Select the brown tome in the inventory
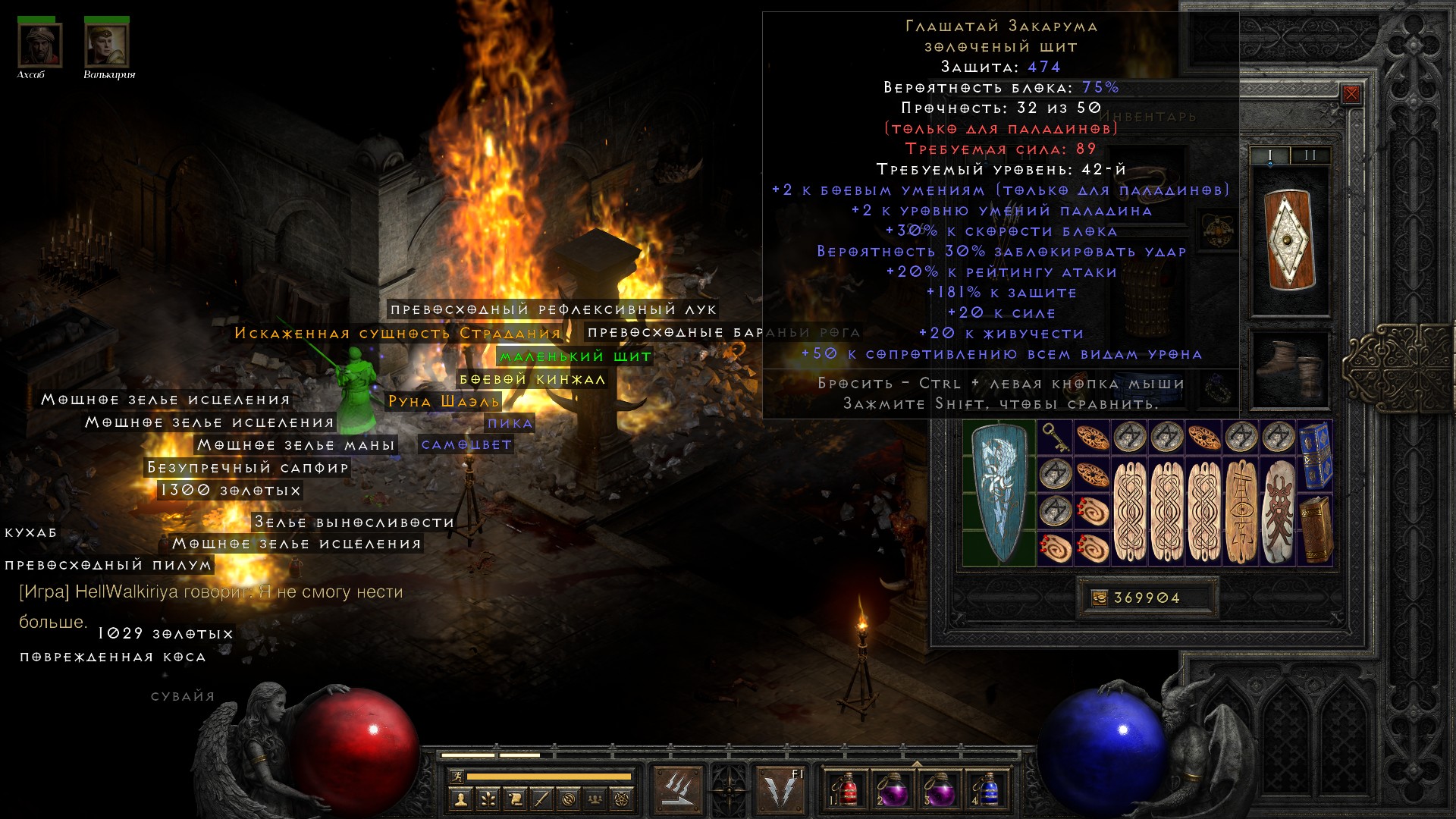 pyautogui.click(x=1316, y=529)
